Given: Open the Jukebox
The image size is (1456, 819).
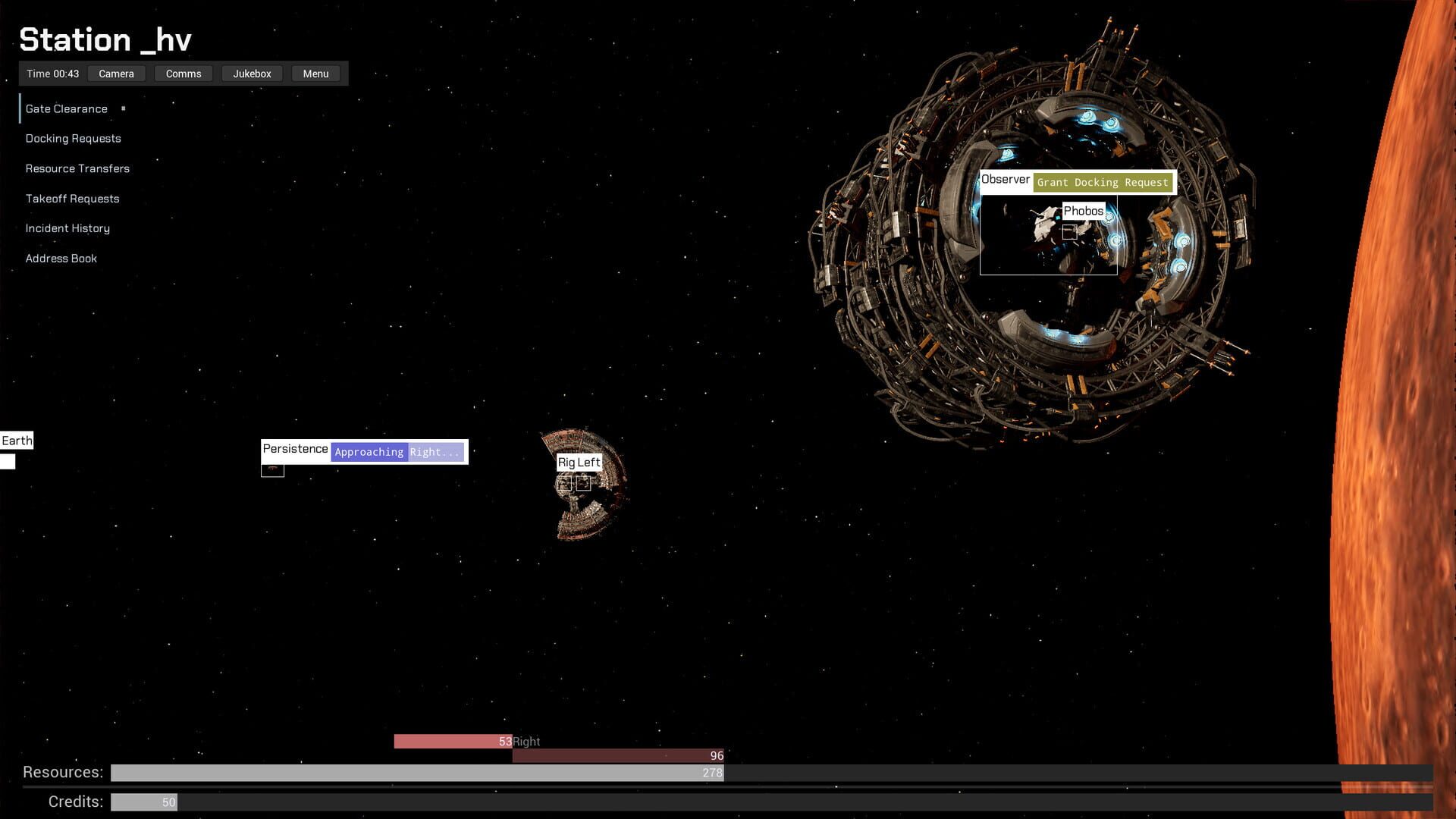Looking at the screenshot, I should point(251,74).
